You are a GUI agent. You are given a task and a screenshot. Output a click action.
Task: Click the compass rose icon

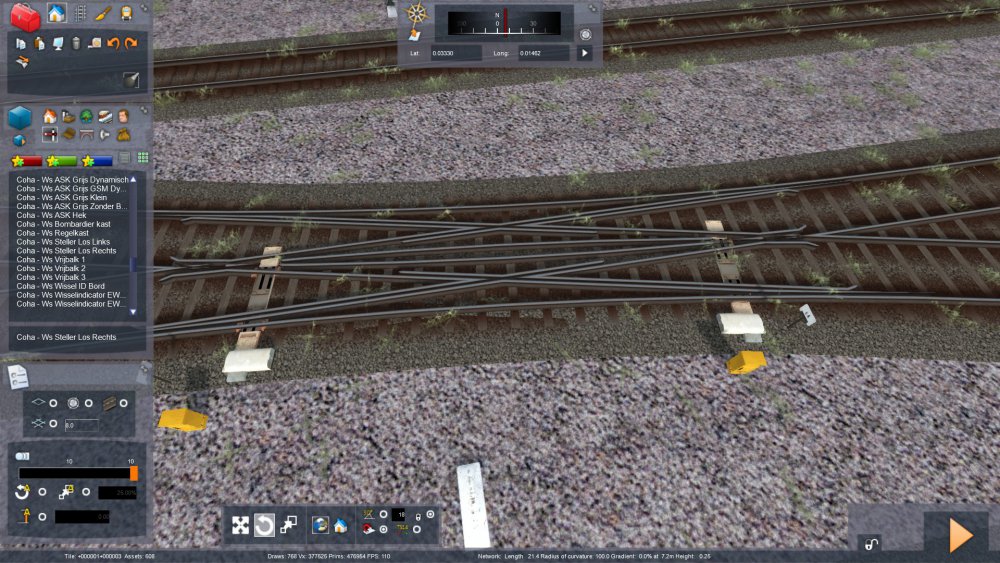pos(417,14)
